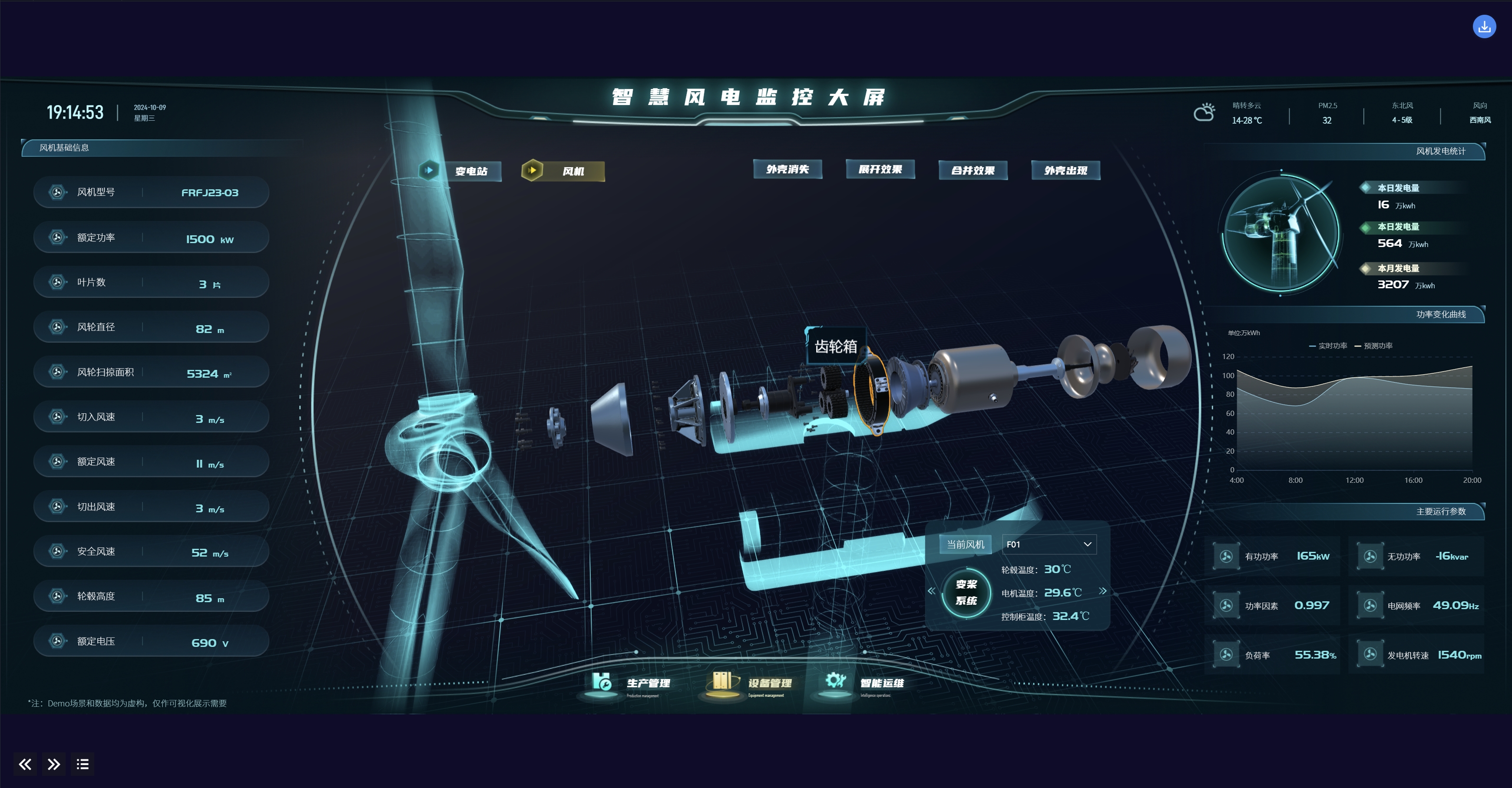Open the 设备管理 section
Image resolution: width=1512 pixels, height=788 pixels.
[x=753, y=683]
